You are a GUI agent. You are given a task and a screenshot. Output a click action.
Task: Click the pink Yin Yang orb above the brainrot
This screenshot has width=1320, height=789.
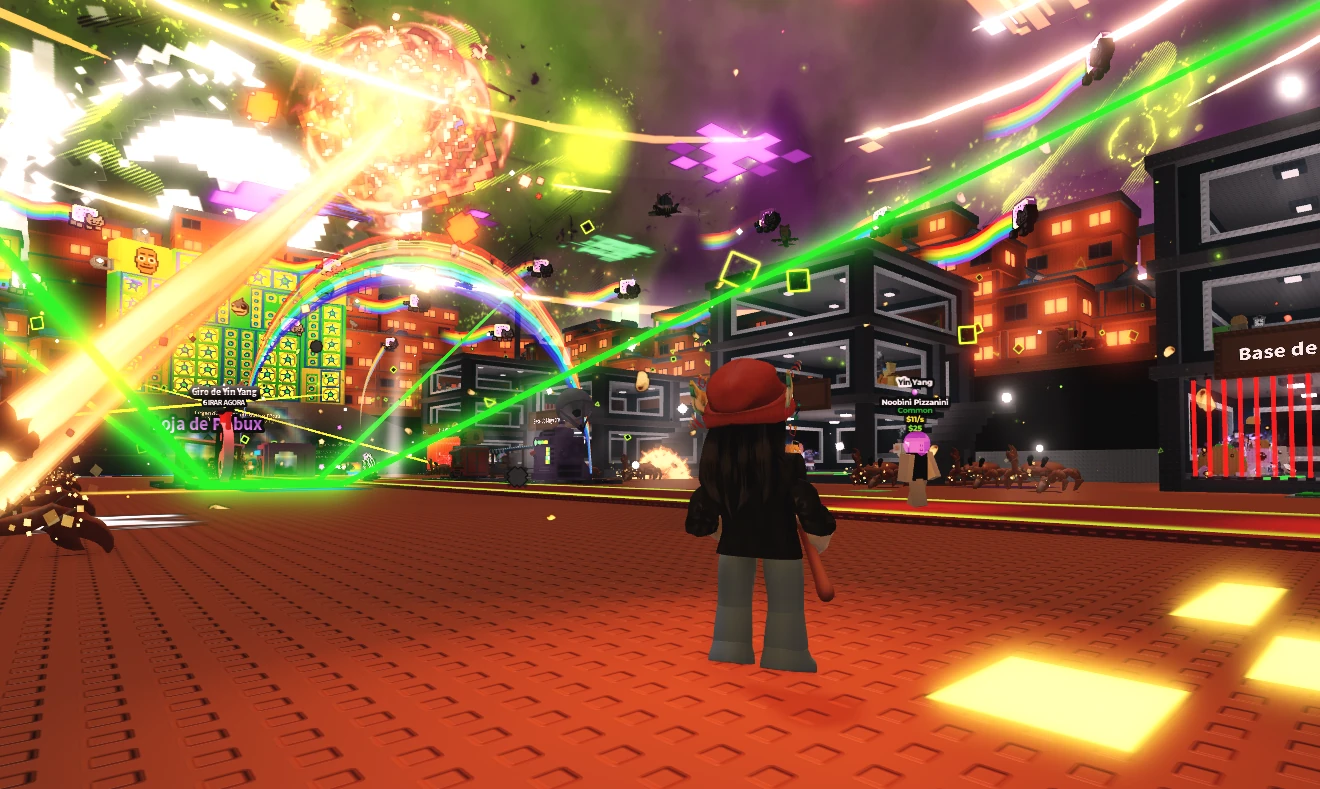click(x=915, y=391)
